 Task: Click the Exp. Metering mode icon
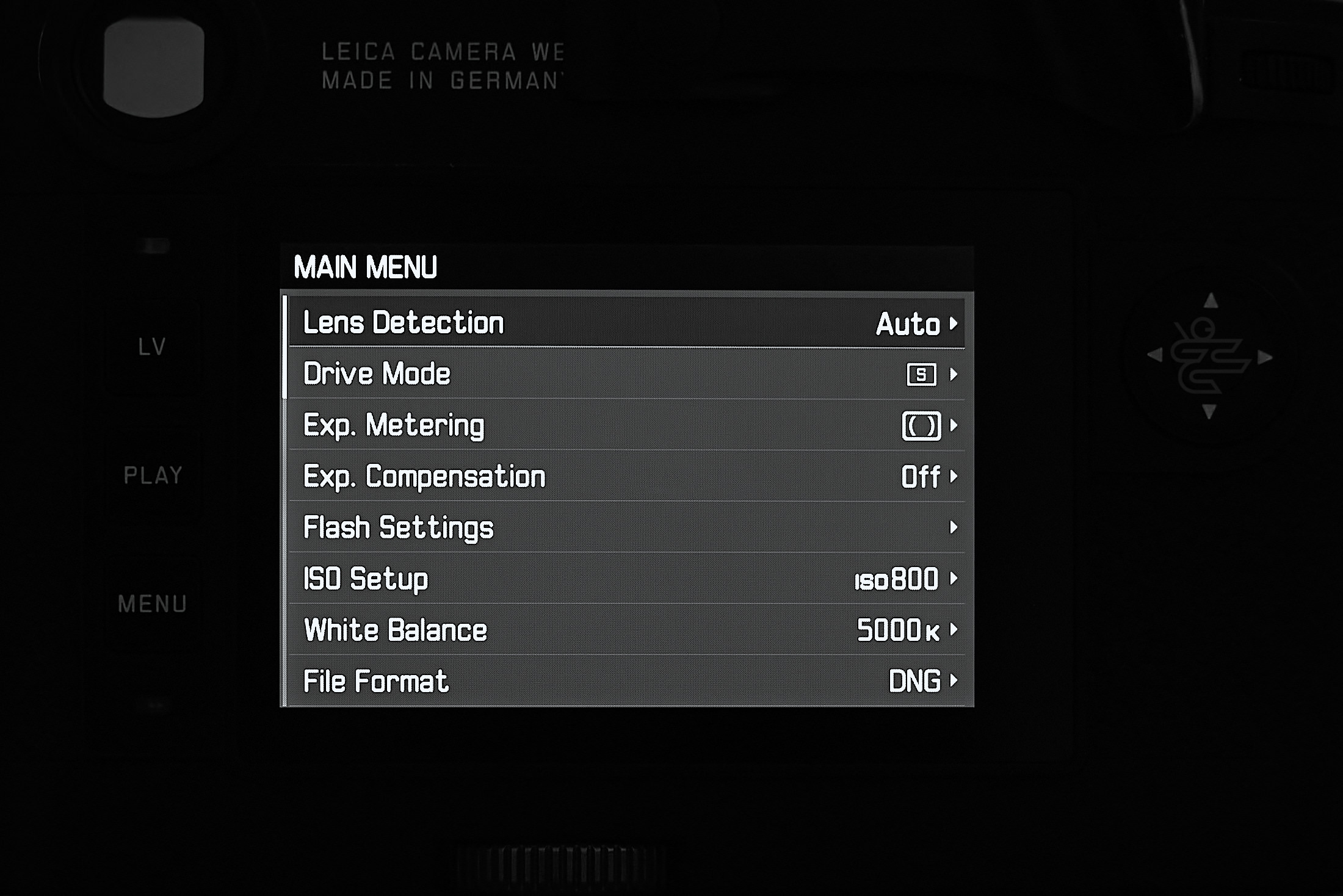(922, 425)
